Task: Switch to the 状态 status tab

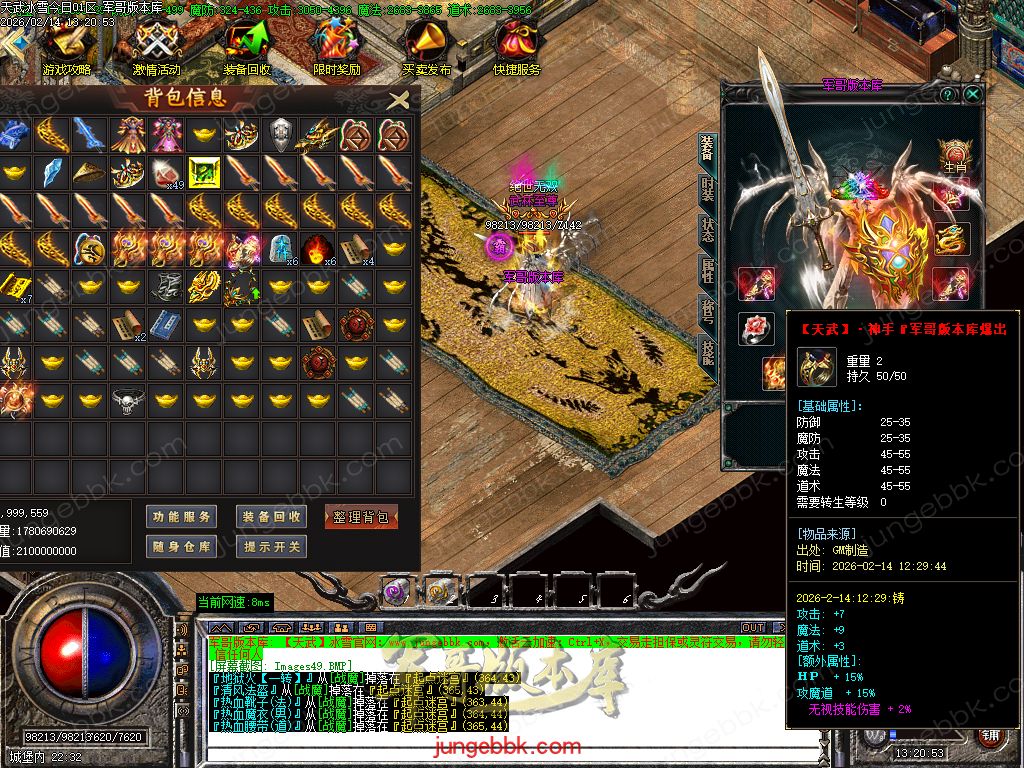Action: tap(707, 229)
